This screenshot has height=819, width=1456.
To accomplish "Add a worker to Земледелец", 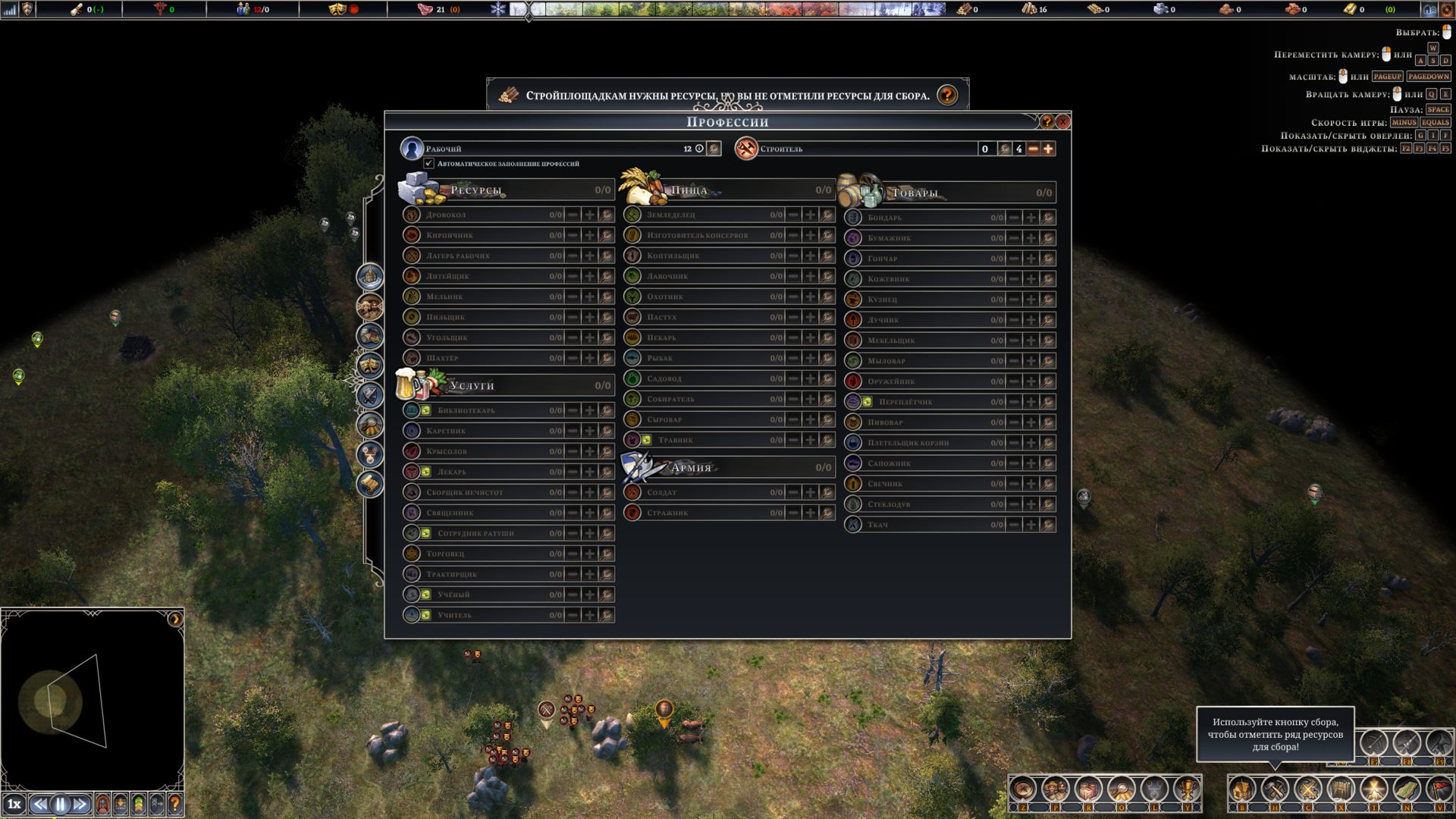I will [810, 215].
